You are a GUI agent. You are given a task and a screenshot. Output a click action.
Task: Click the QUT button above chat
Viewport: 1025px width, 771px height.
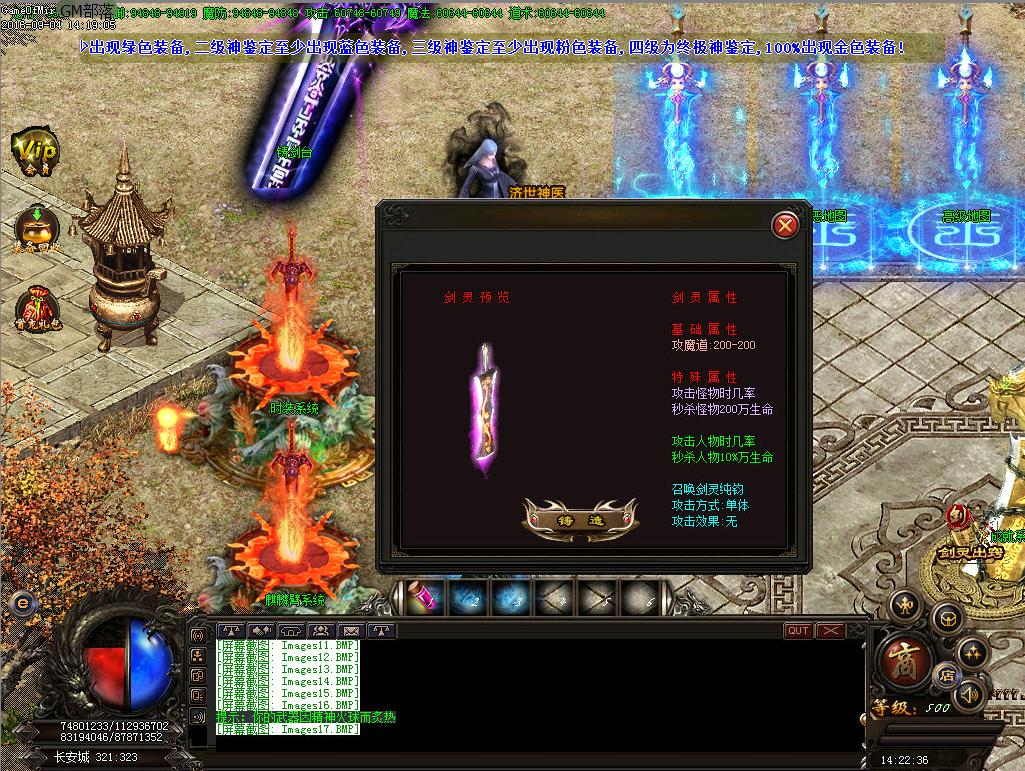coord(798,630)
